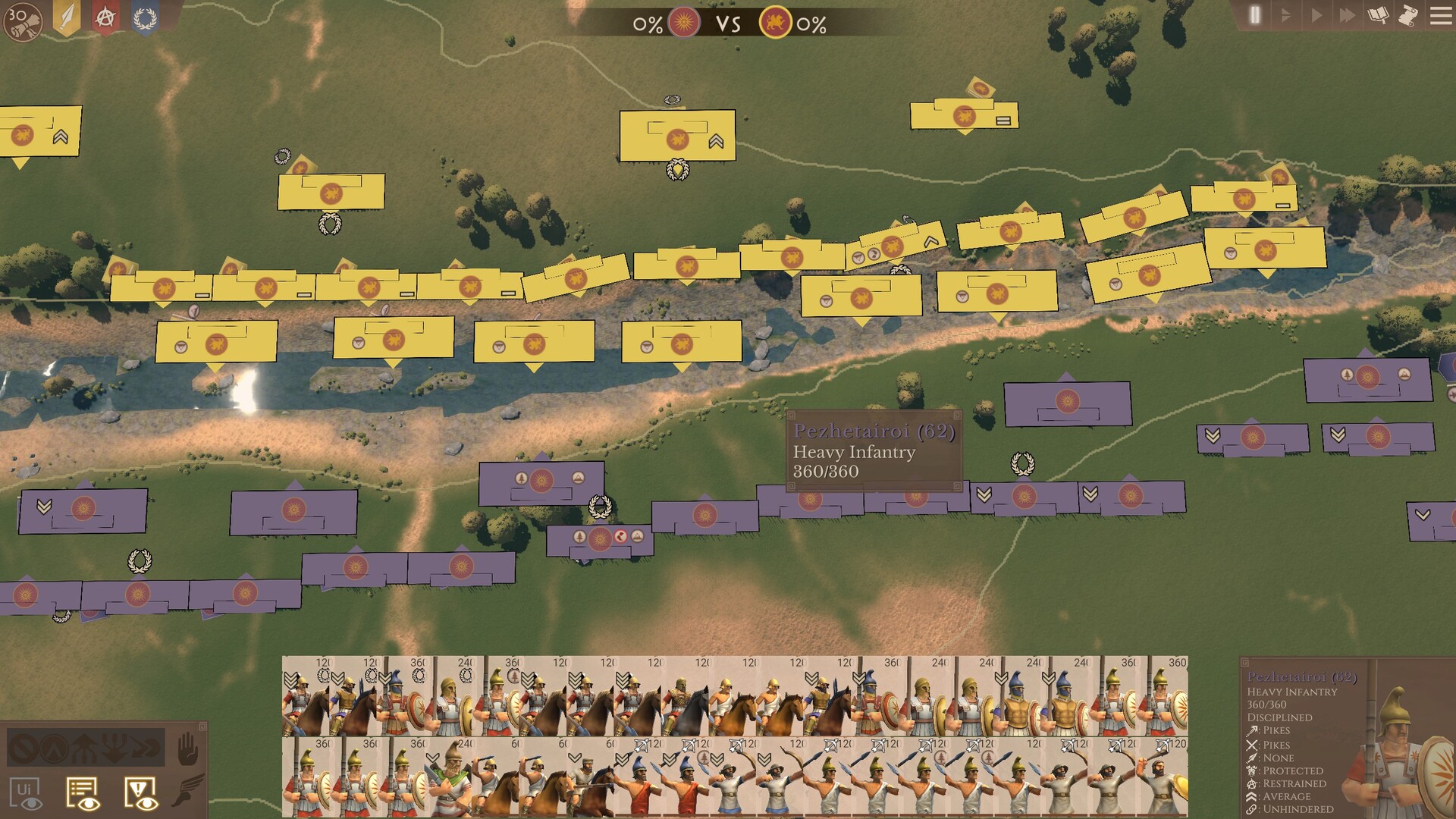
Task: Set battle to normal play speed
Action: point(1316,15)
